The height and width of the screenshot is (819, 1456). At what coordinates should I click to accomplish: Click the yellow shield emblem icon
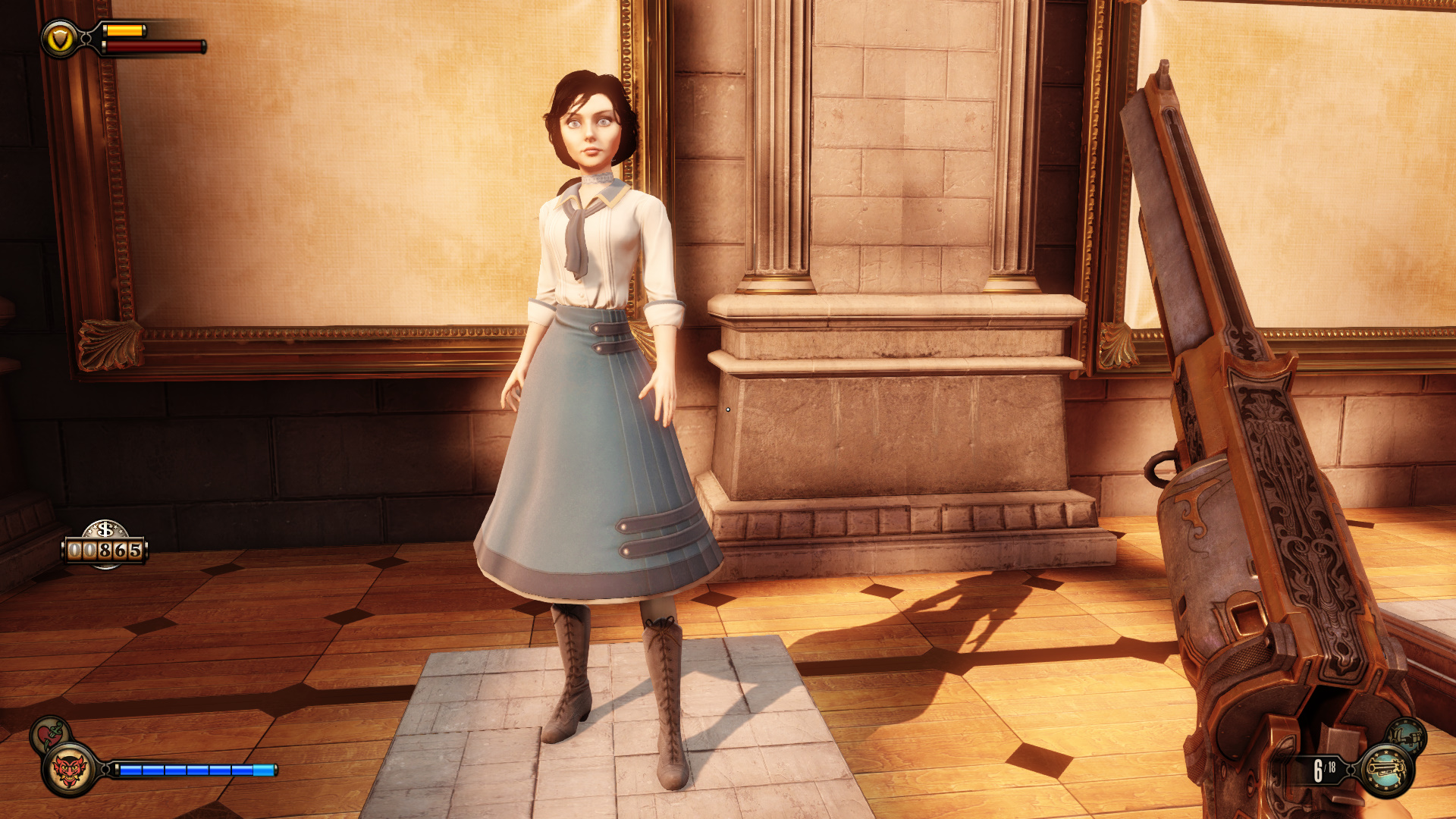click(59, 39)
